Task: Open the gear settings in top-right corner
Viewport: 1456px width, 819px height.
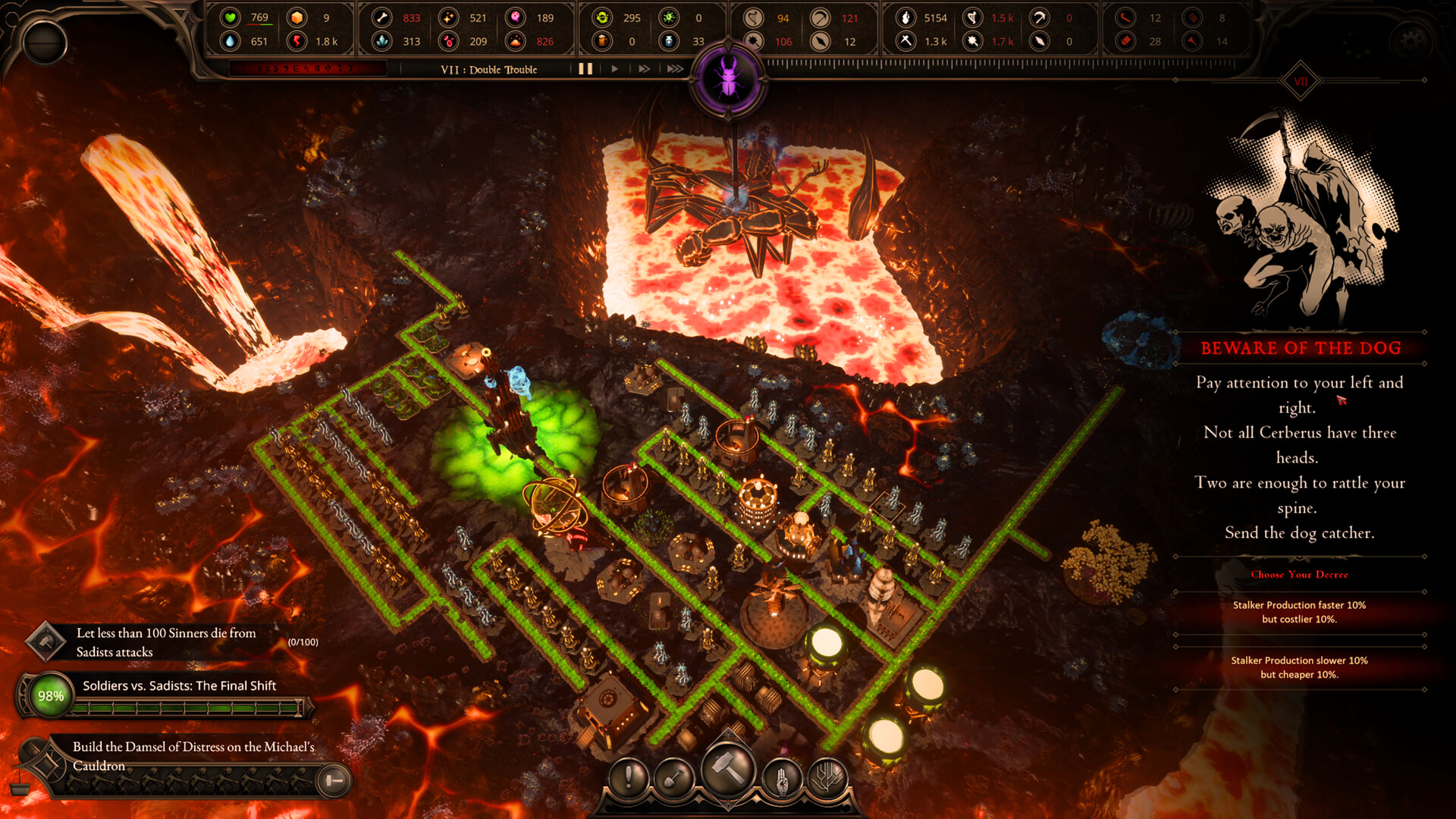Action: 1410,42
